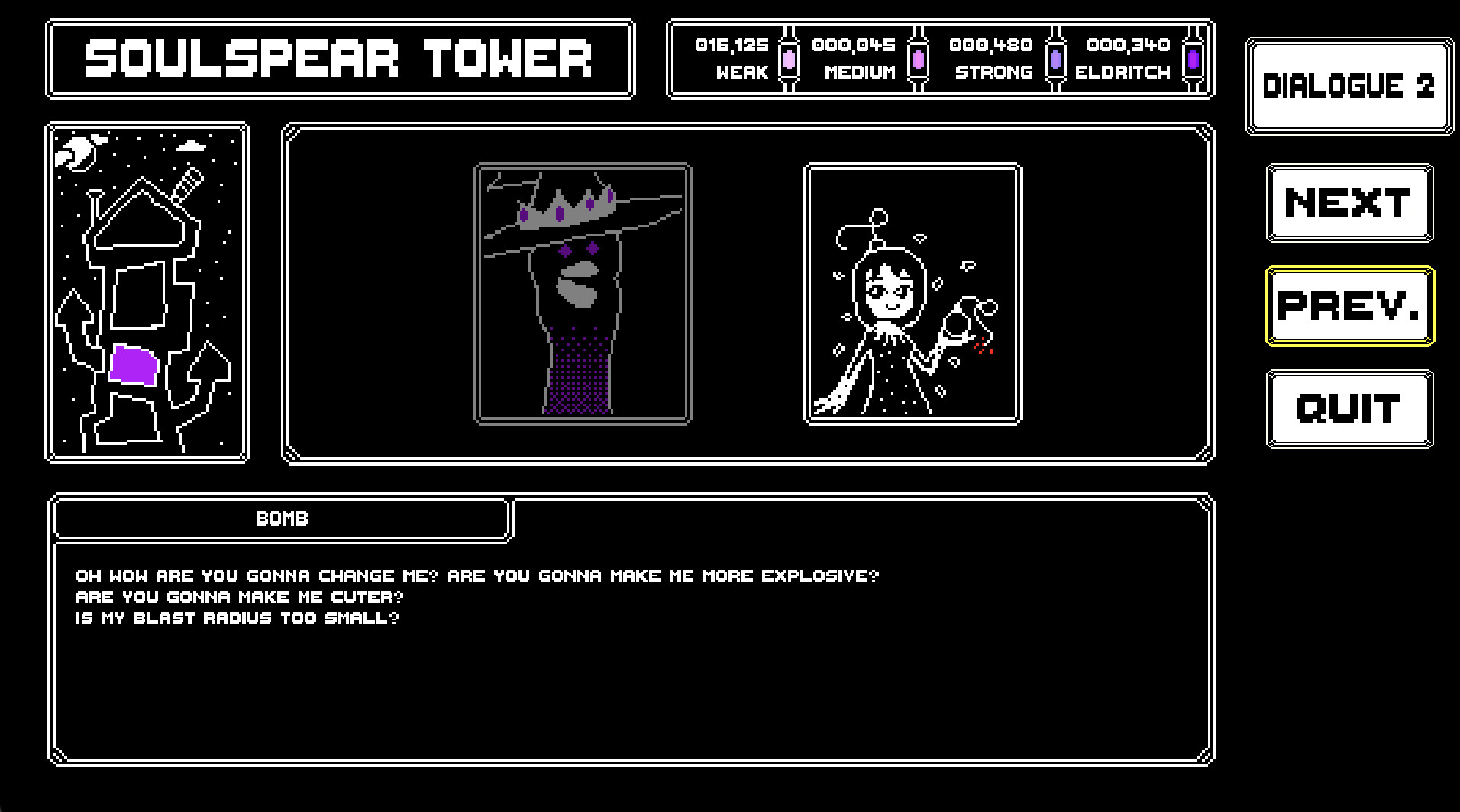Click the Eldritch souls vial icon
This screenshot has width=1460, height=812.
(x=1193, y=60)
